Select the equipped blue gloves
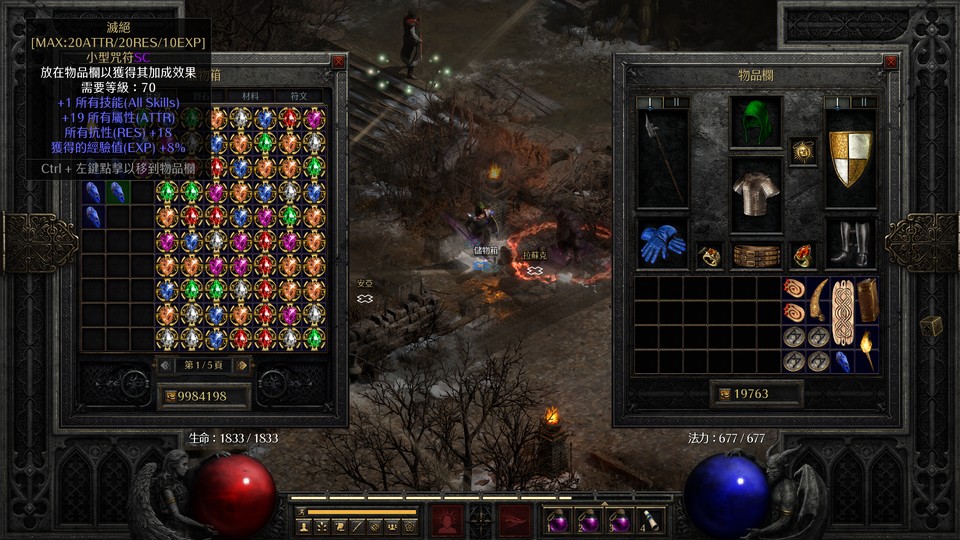960x540 pixels. [662, 245]
